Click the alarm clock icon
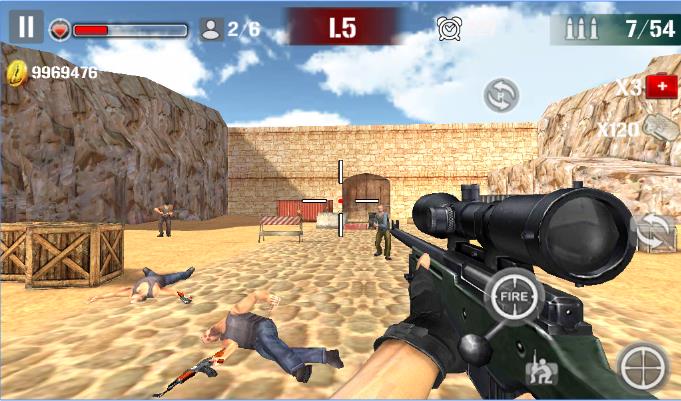 tap(449, 28)
